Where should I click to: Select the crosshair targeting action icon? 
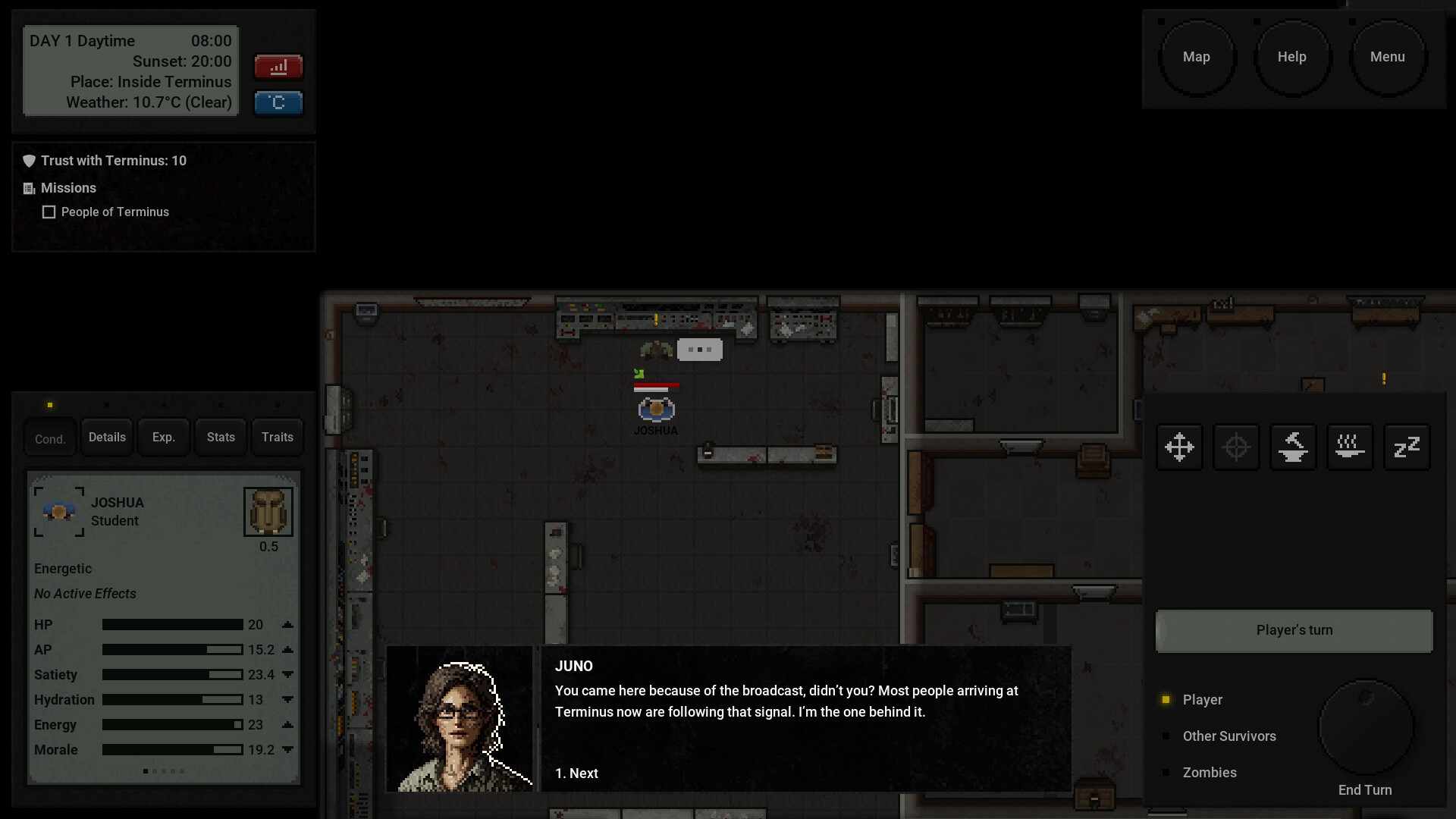pyautogui.click(x=1235, y=447)
